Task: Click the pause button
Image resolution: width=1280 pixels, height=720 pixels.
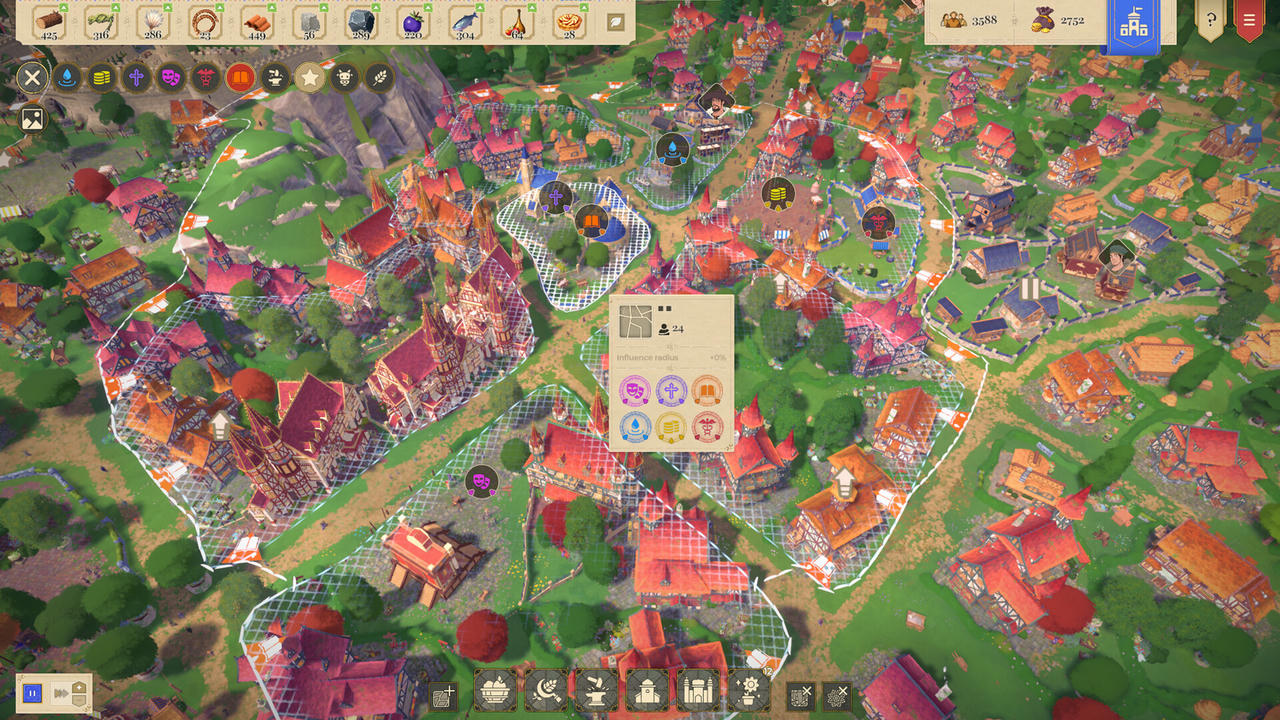Action: pyautogui.click(x=32, y=692)
